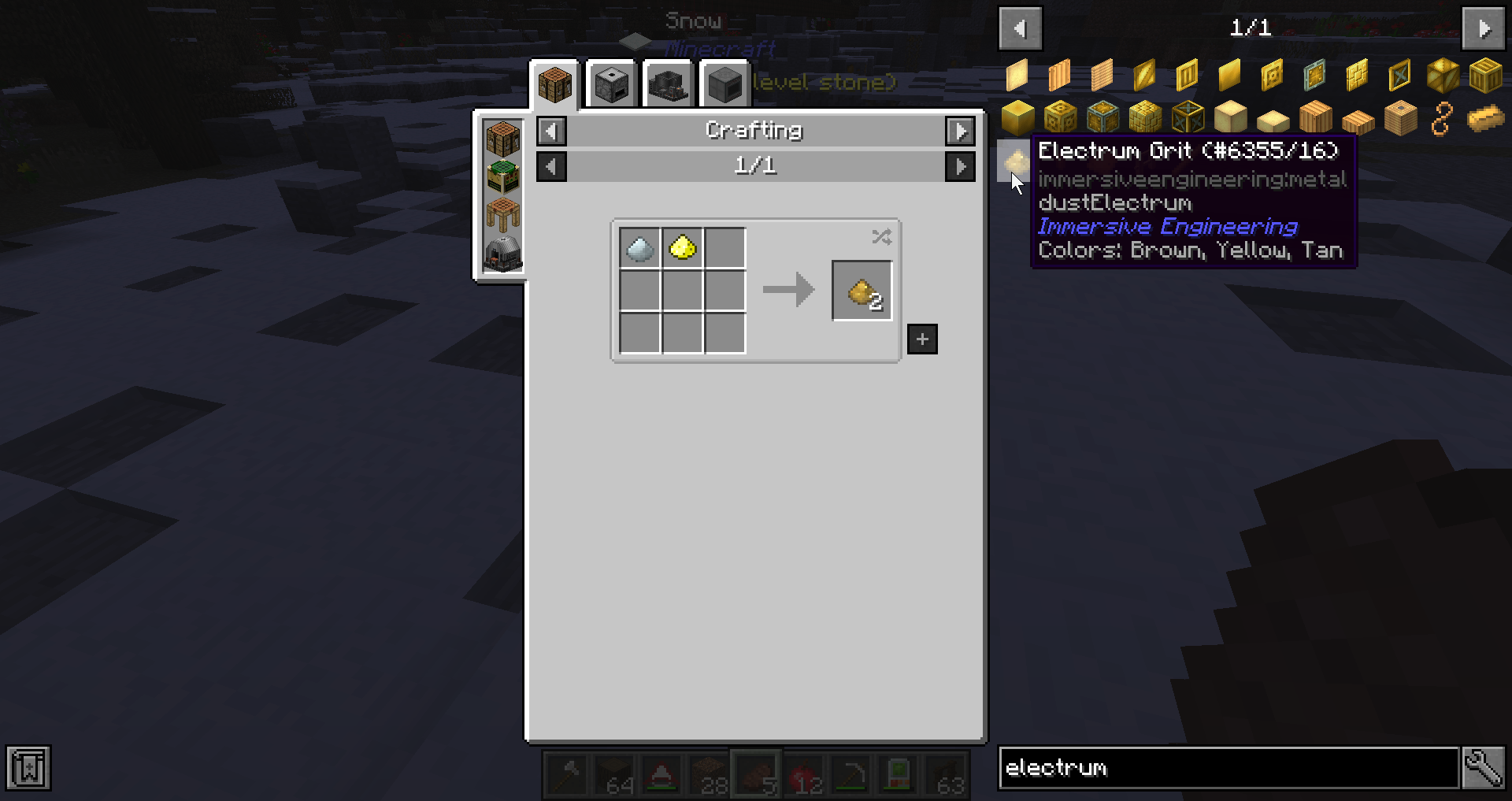
Task: Go to next recipe category right of Crafting
Action: click(x=960, y=131)
